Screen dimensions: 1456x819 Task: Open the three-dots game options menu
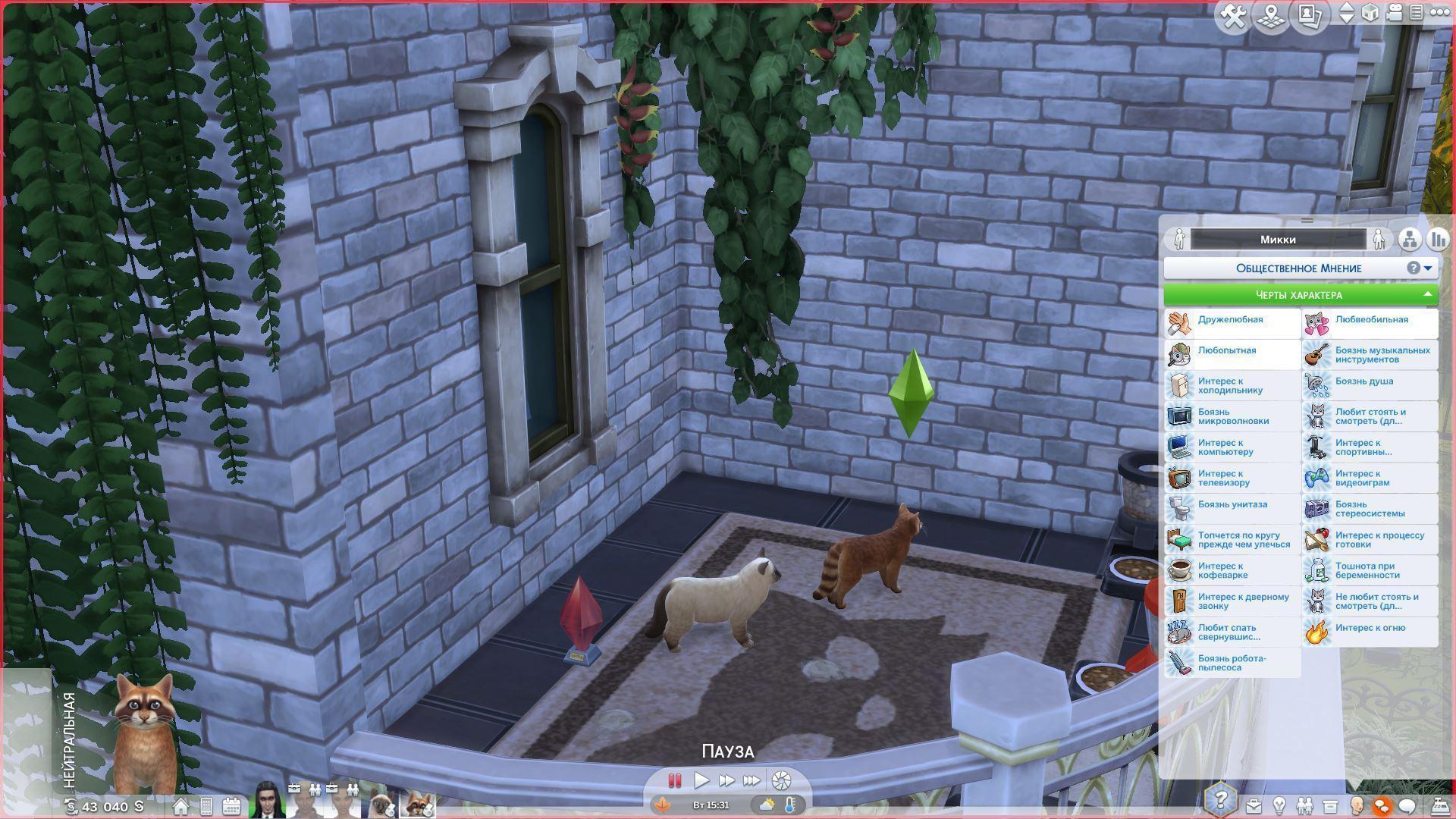[x=1439, y=13]
